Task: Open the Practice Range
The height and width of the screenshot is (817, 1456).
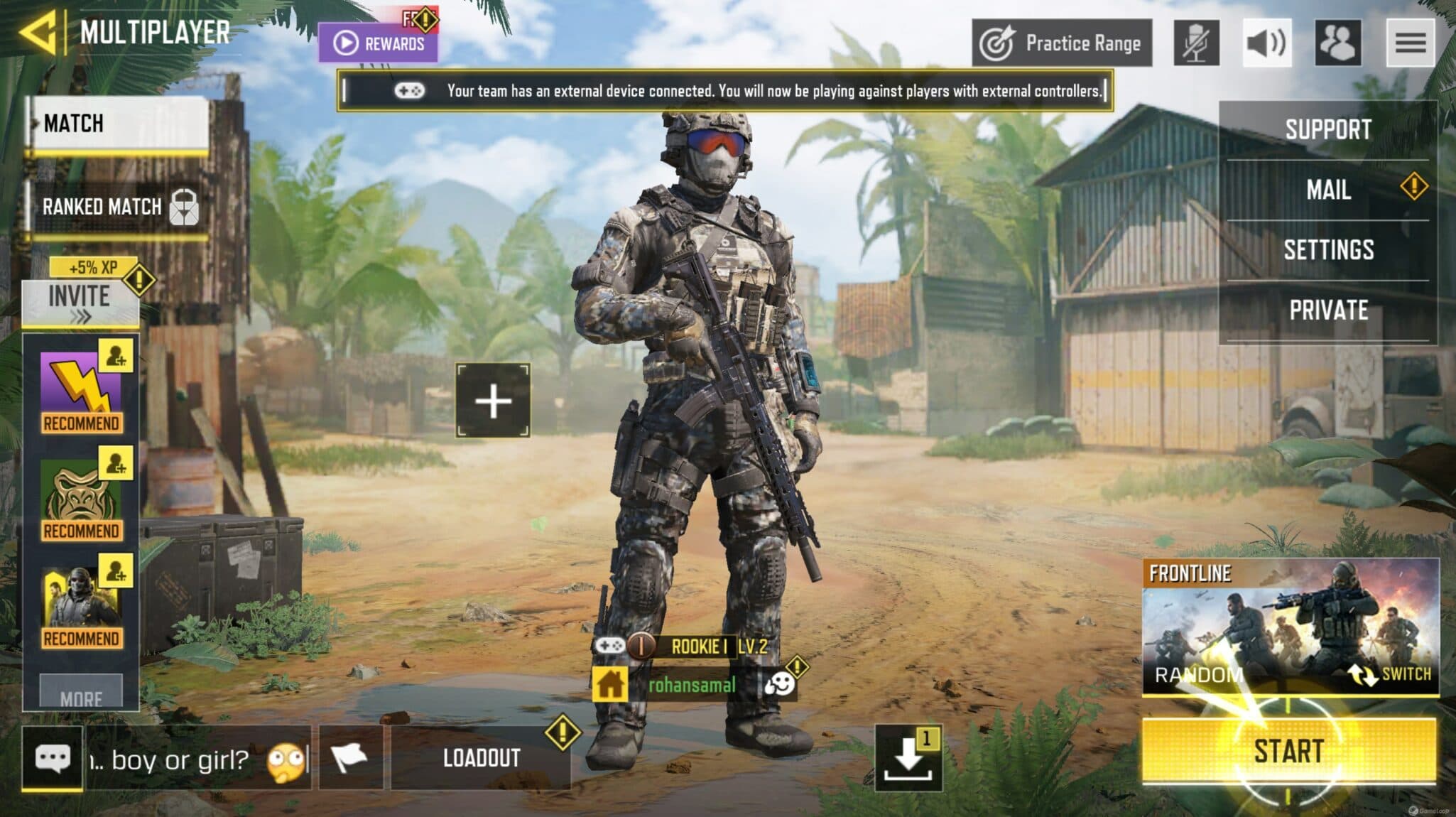Action: click(x=1063, y=43)
